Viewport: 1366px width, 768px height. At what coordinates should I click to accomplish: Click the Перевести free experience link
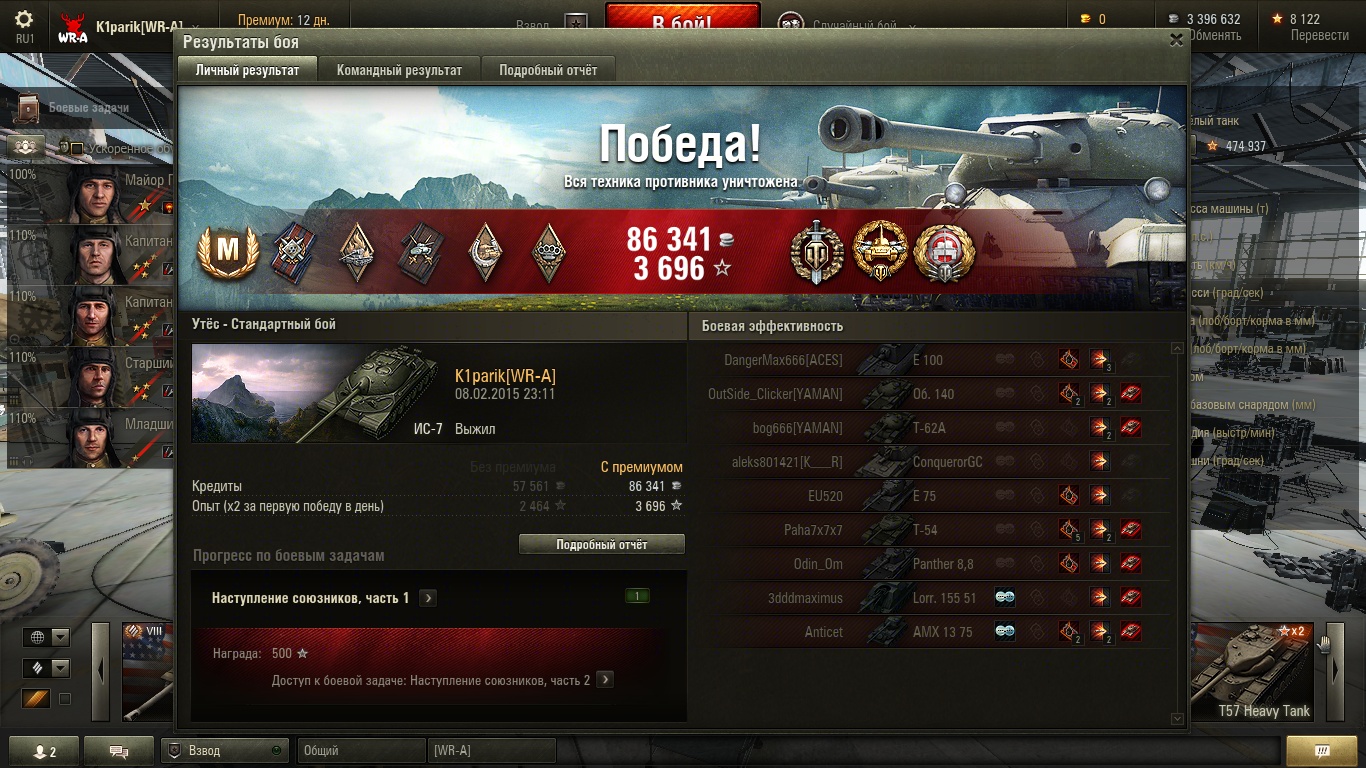point(1319,35)
